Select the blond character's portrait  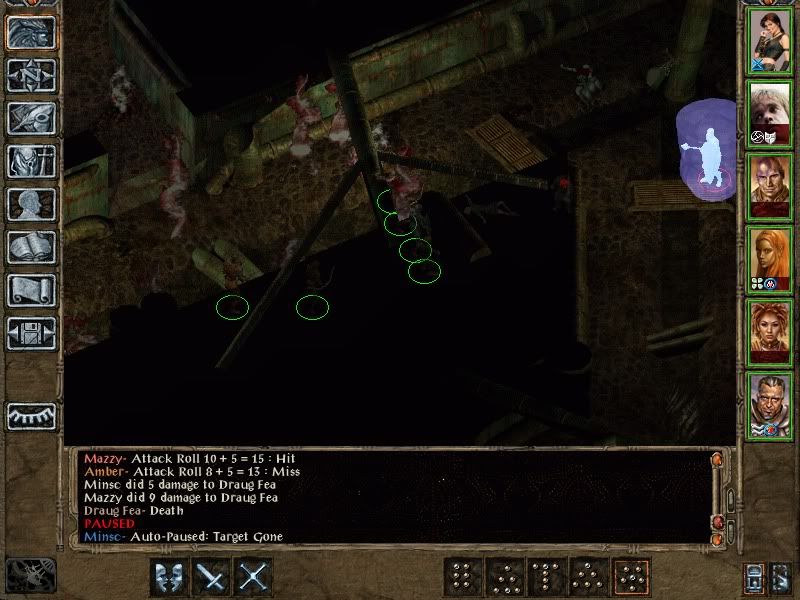click(771, 113)
